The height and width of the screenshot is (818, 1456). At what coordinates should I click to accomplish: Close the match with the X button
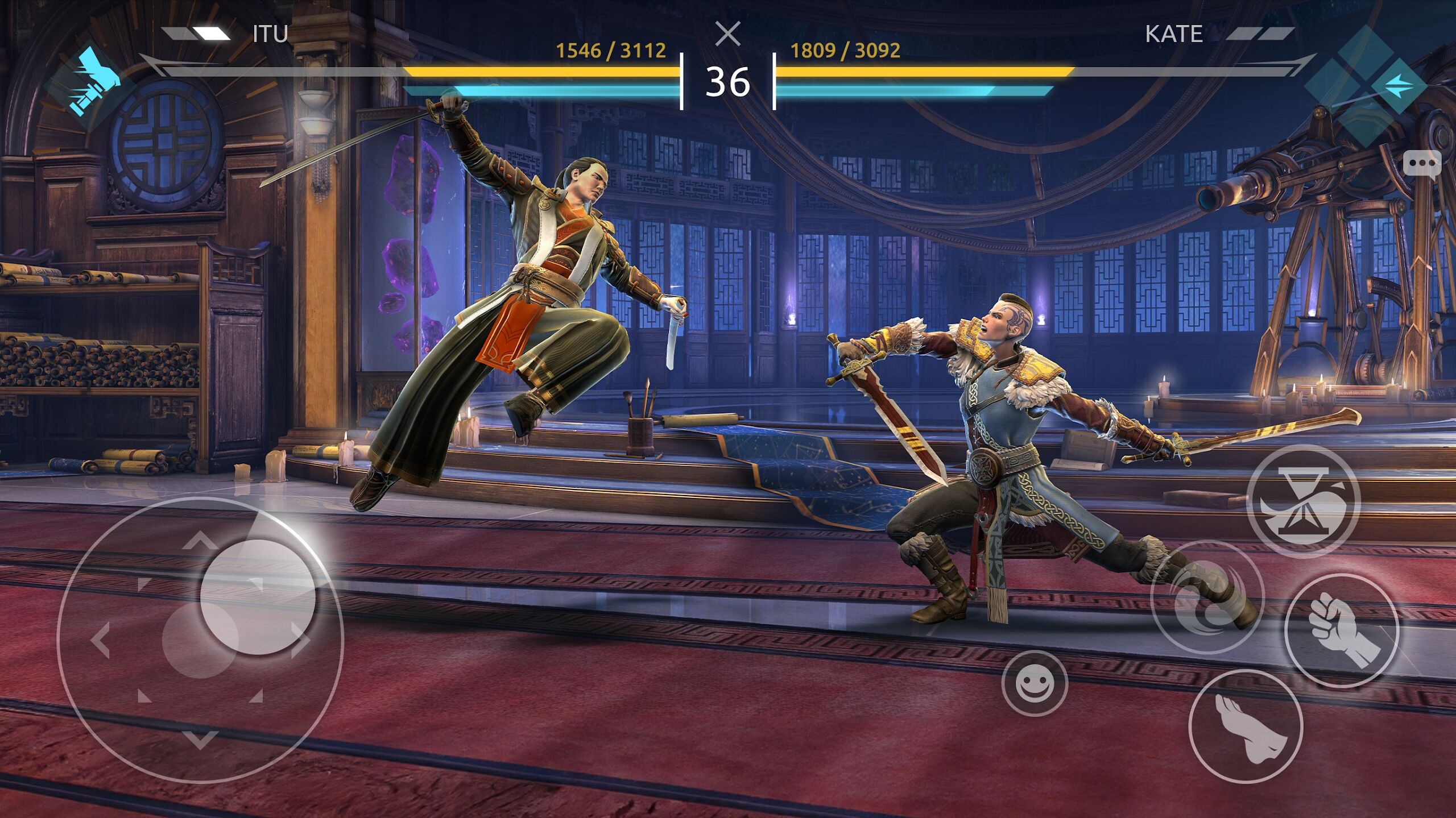tap(728, 32)
